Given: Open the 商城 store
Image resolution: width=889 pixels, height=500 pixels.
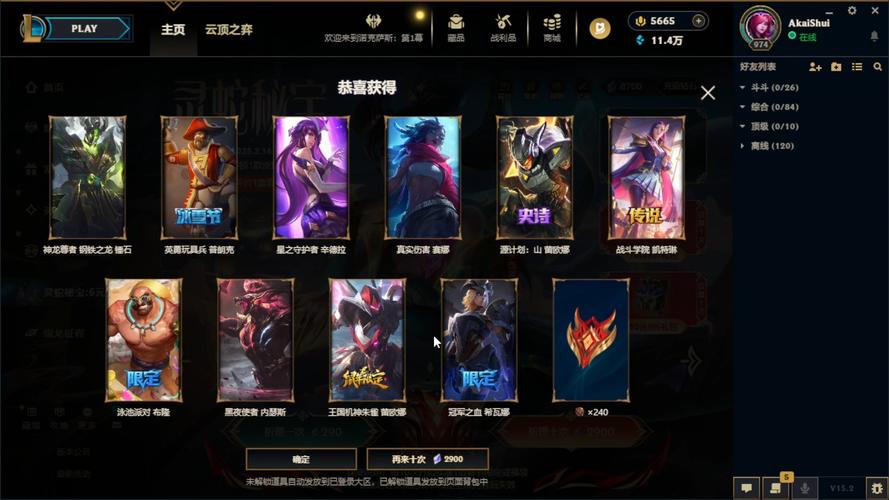Looking at the screenshot, I should 552,27.
